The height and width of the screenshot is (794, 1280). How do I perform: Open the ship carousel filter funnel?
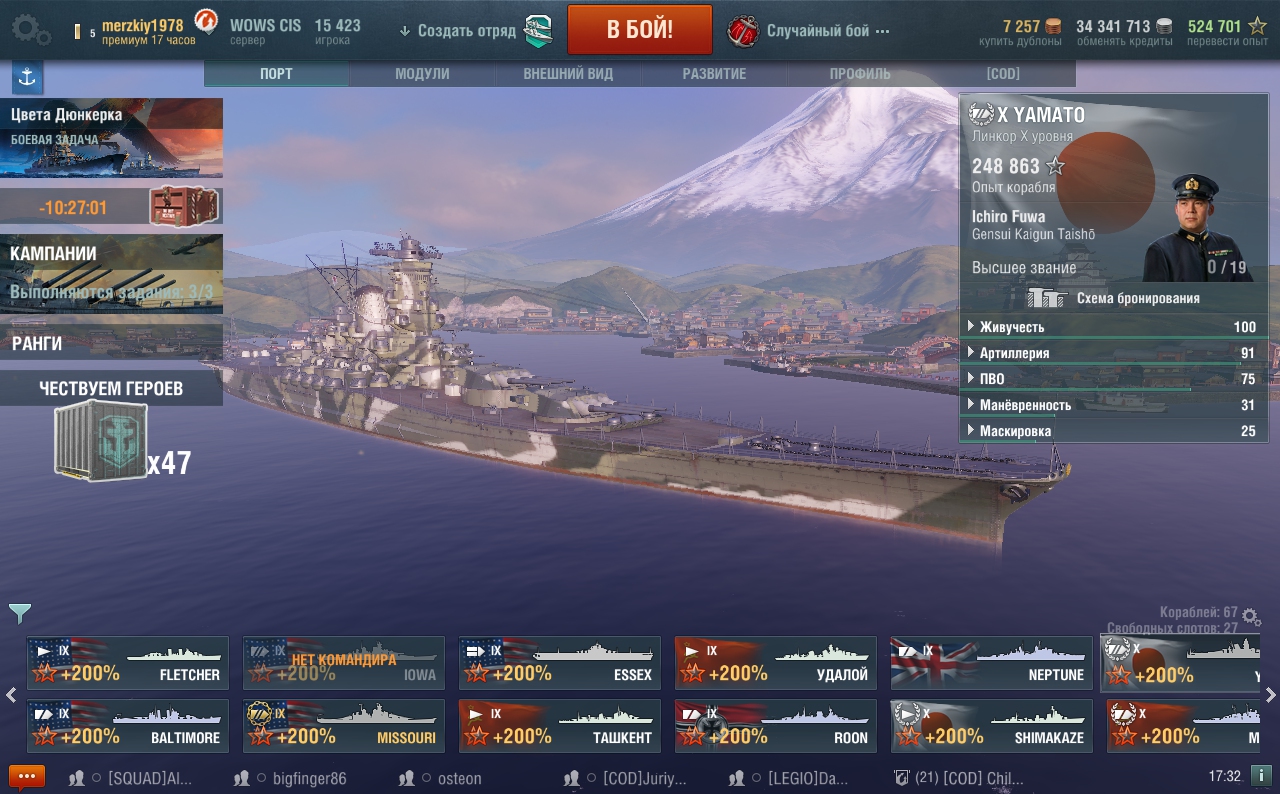[x=20, y=613]
